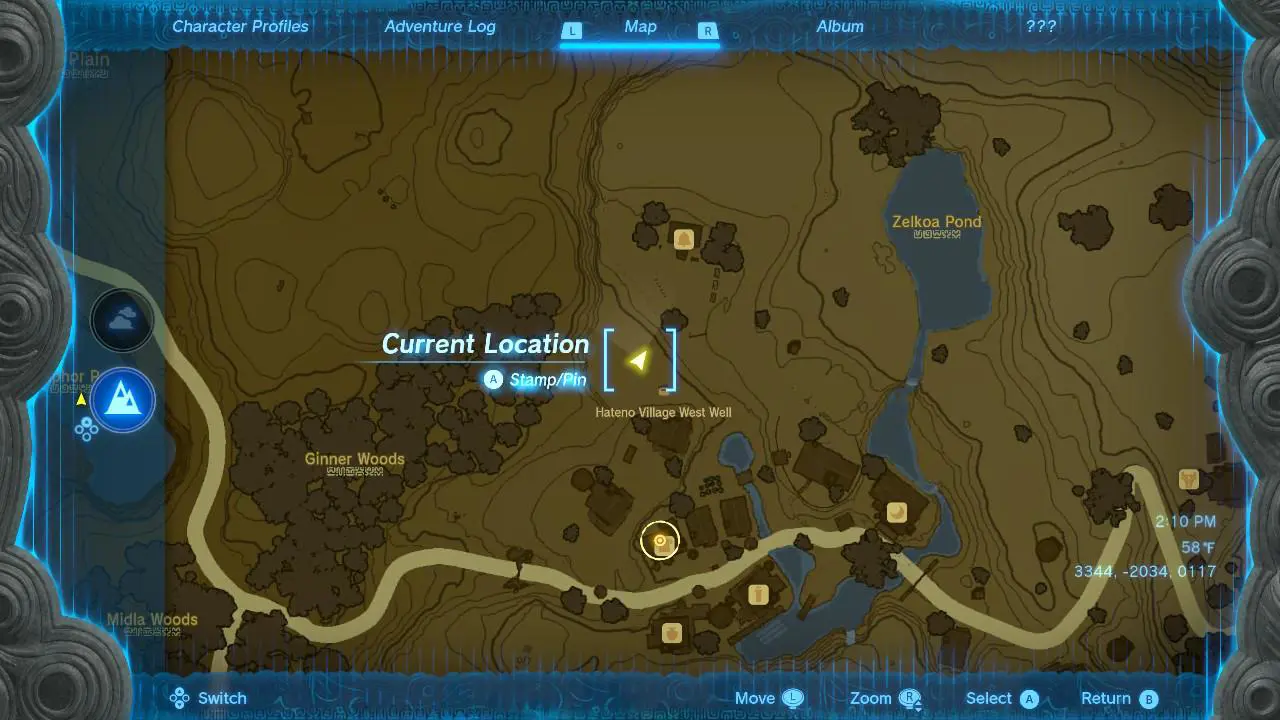View the Album tab
The width and height of the screenshot is (1280, 720).
point(840,26)
